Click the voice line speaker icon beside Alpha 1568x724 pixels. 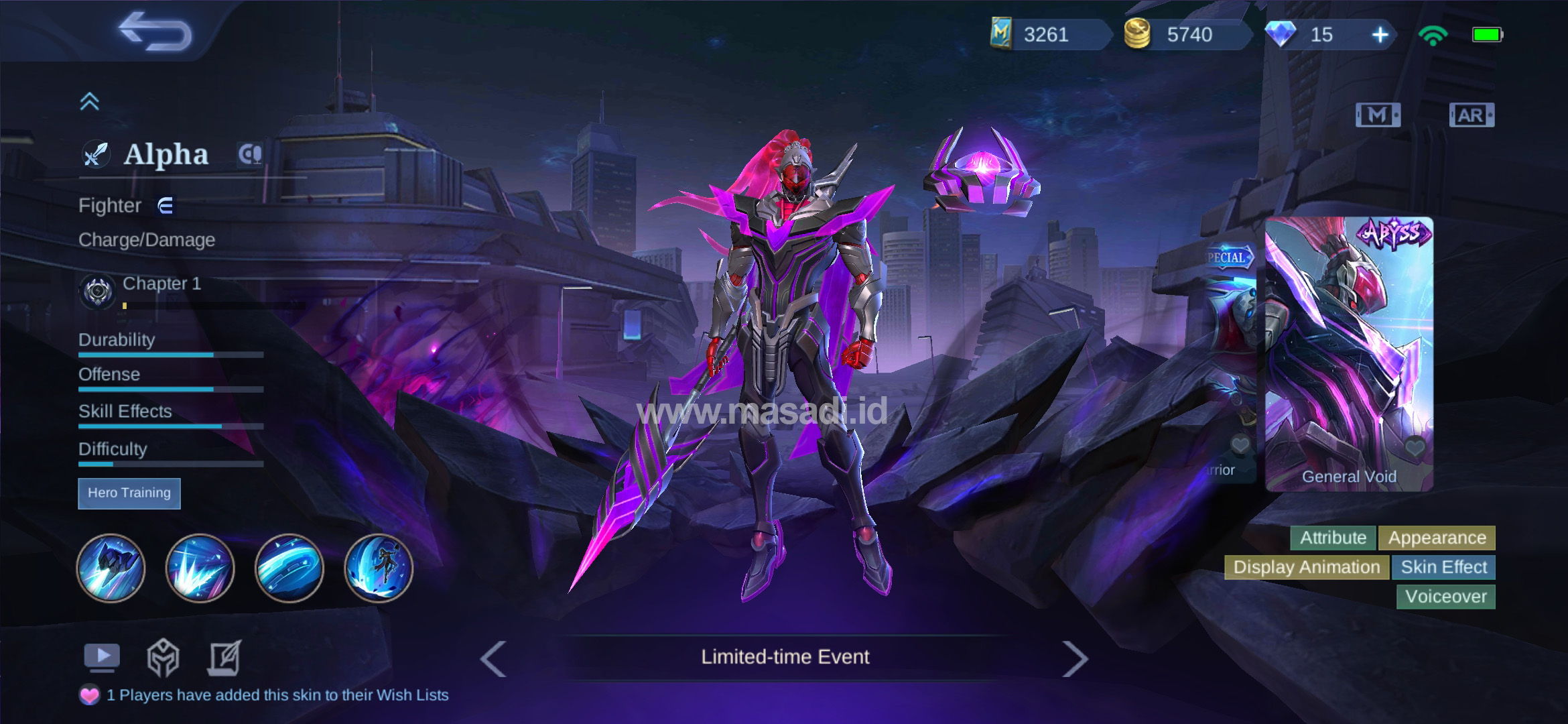(x=251, y=154)
